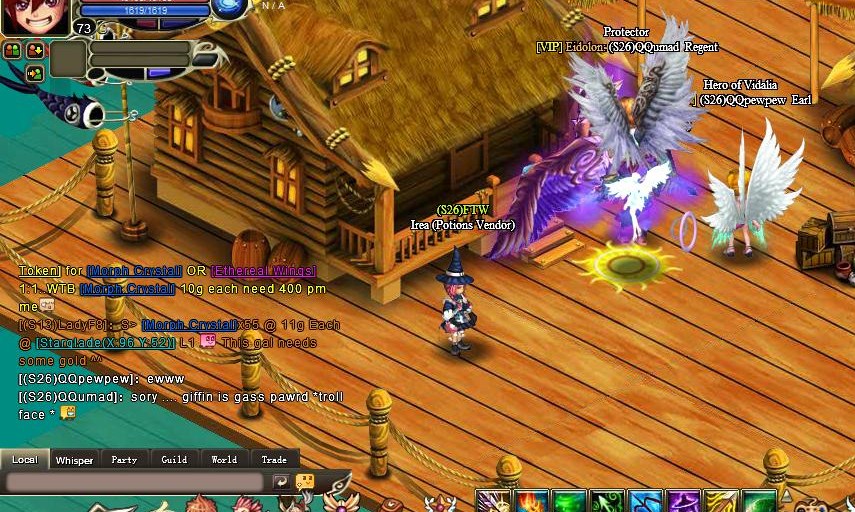The height and width of the screenshot is (512, 855).
Task: Follow the Starglade coordinates link in chat
Action: pos(105,343)
